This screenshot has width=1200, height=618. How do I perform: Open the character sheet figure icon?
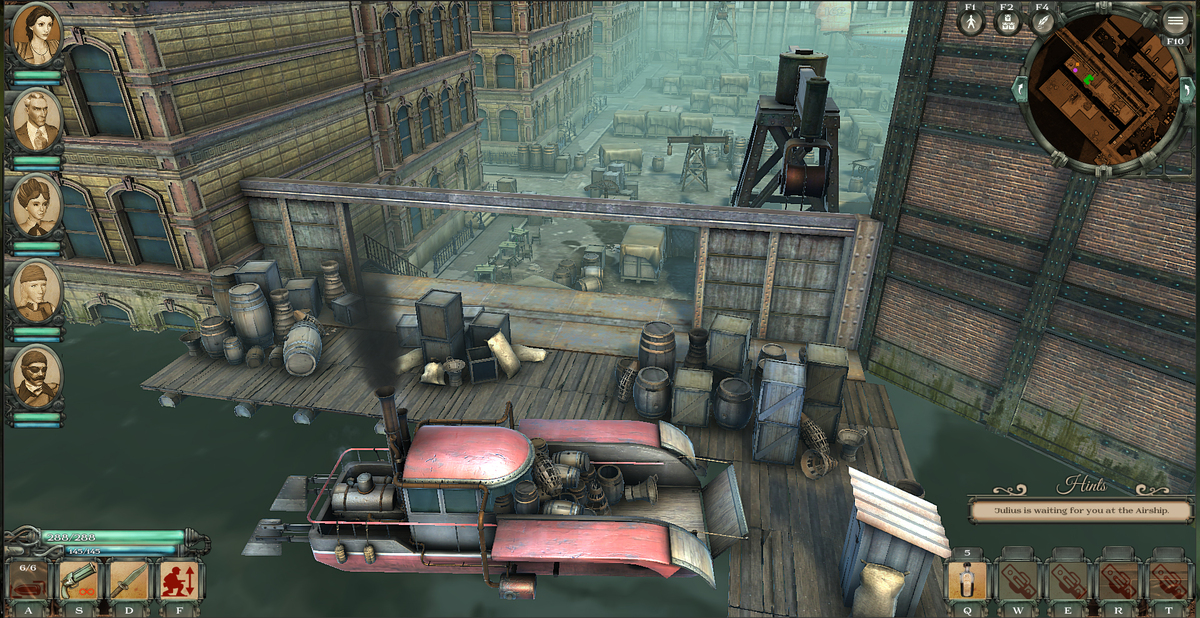point(971,22)
